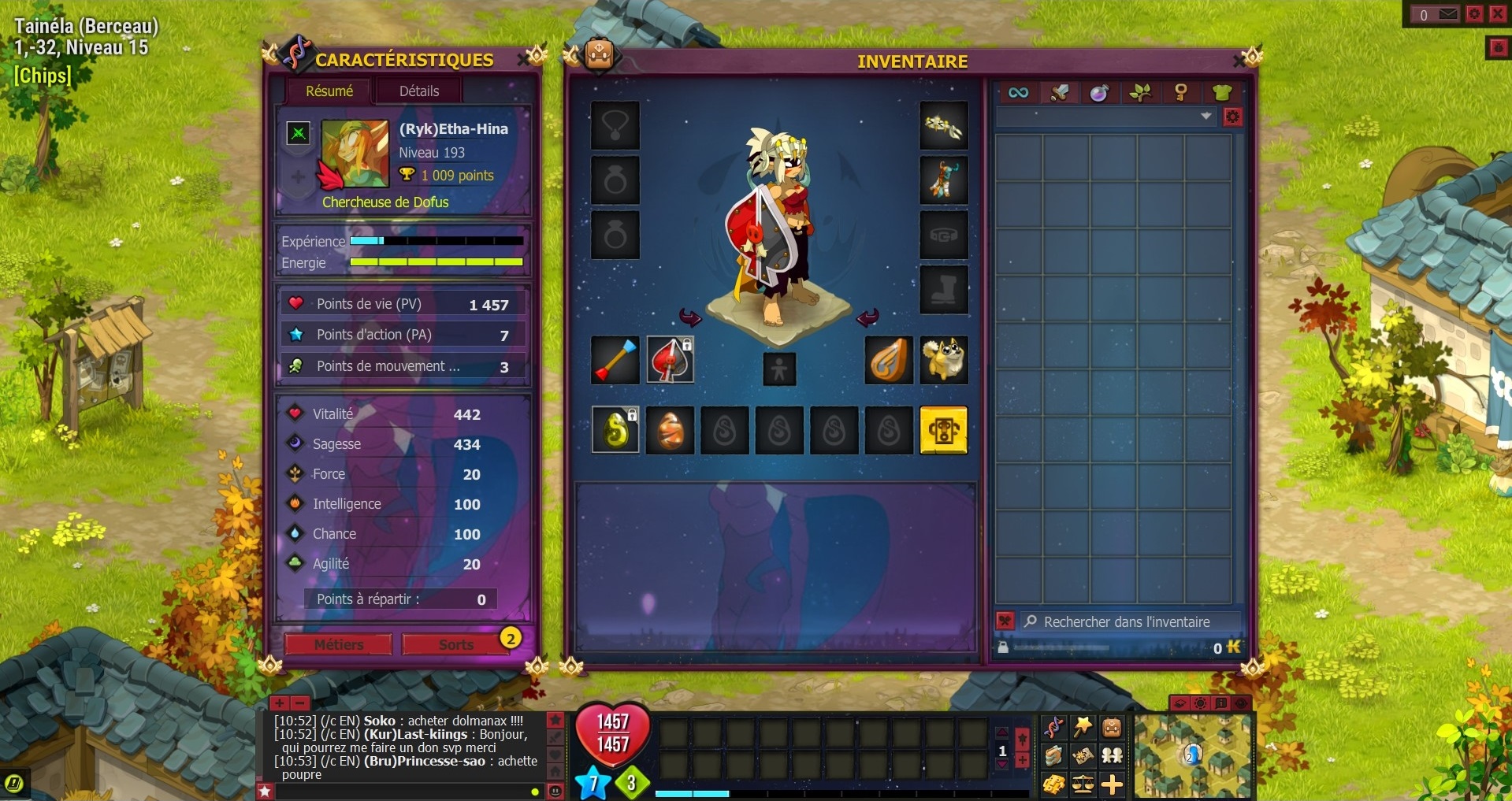Show the green leaf resources tab

pos(1140,93)
